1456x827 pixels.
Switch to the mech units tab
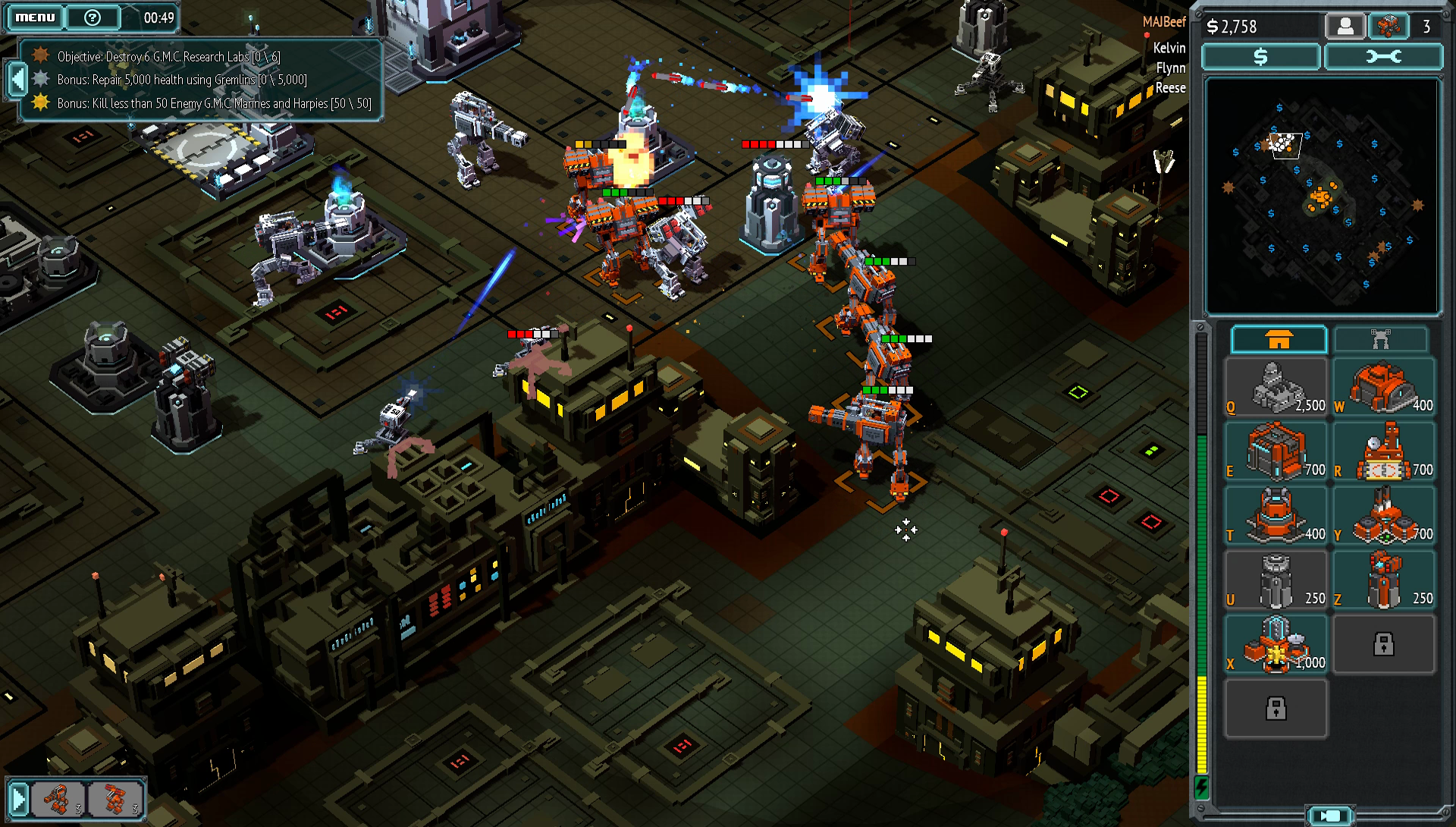[x=1380, y=340]
